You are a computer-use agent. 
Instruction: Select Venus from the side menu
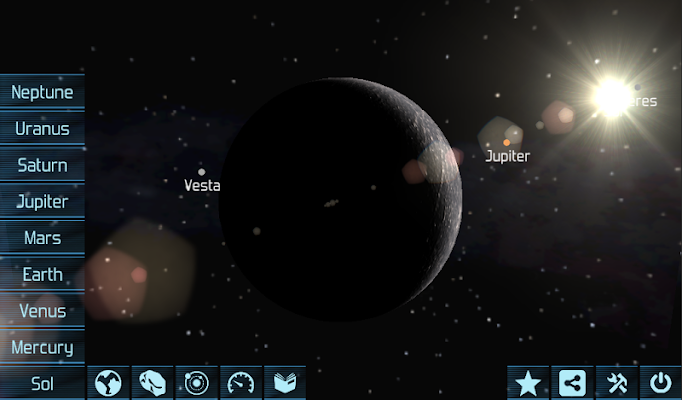42,311
